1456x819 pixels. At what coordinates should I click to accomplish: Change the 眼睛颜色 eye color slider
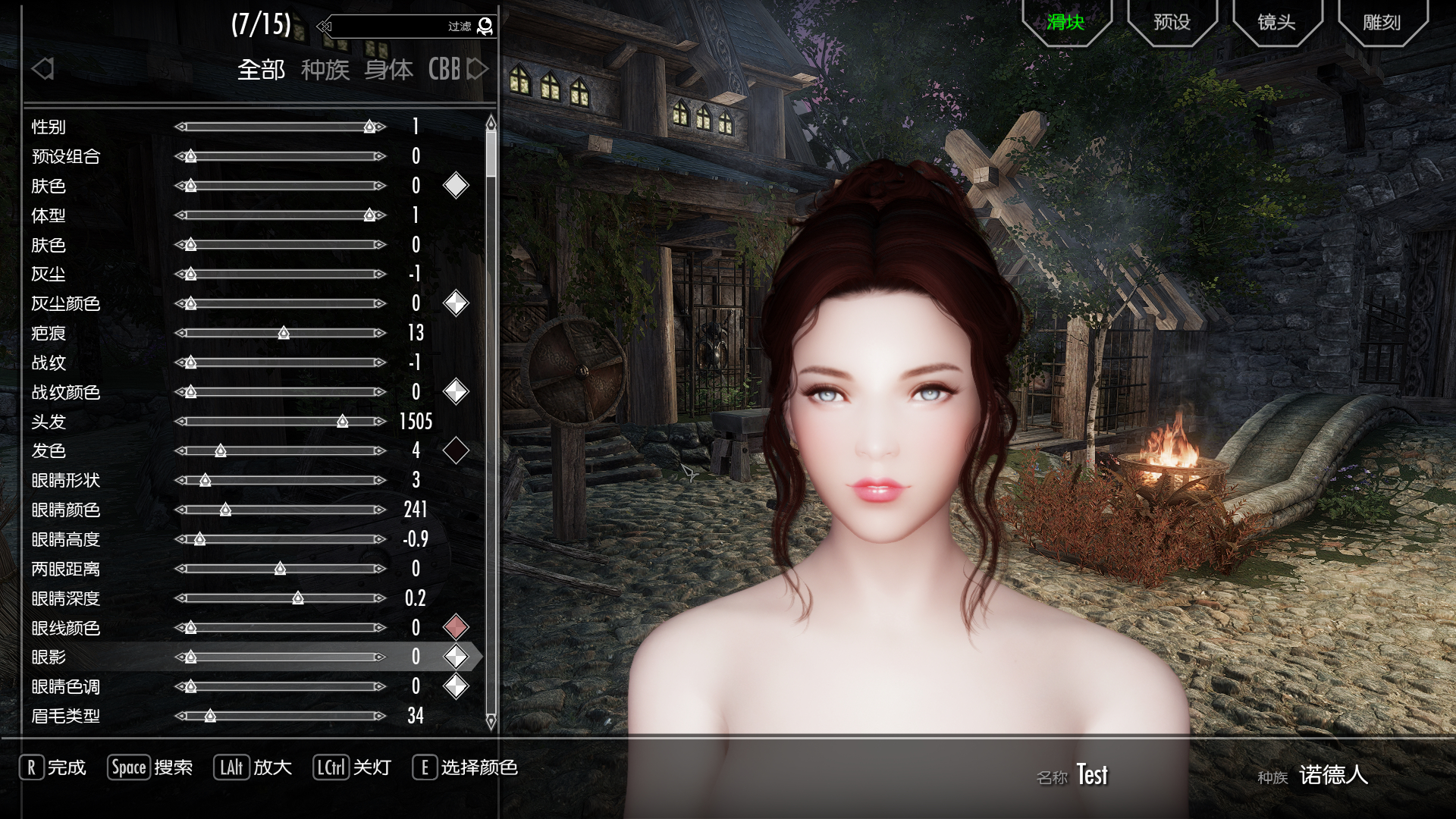coord(281,510)
